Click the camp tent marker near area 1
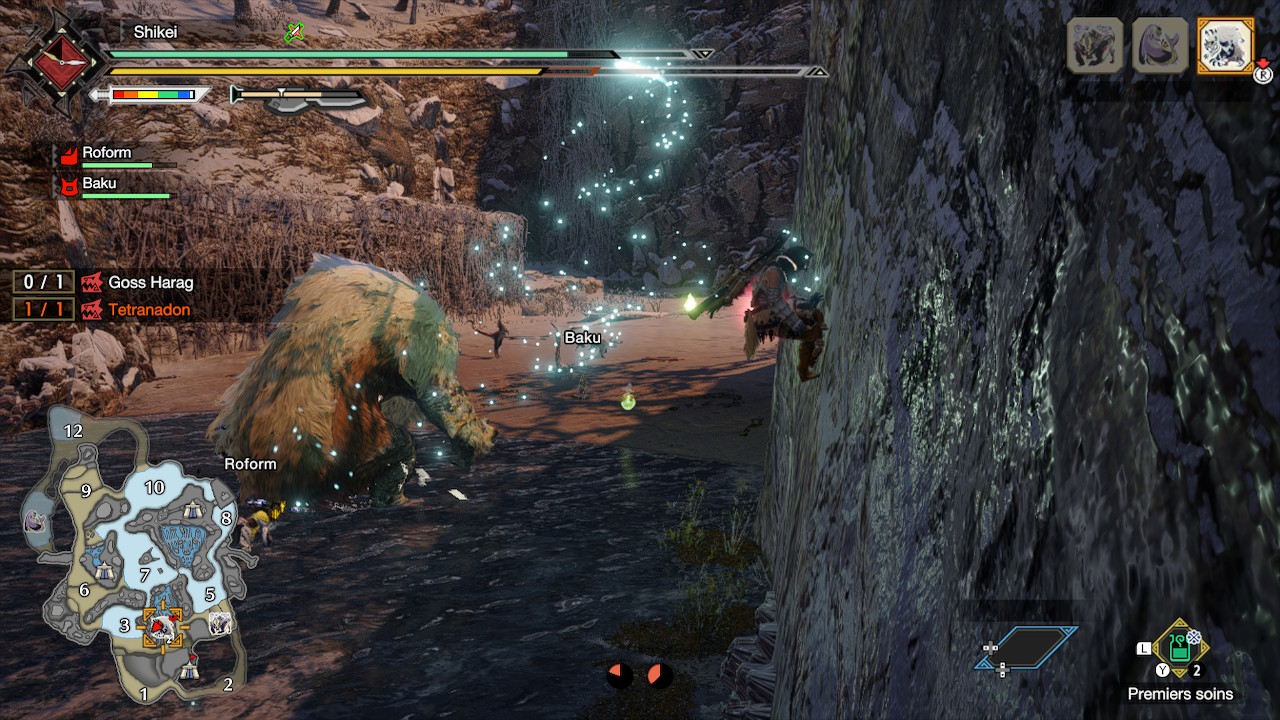The width and height of the screenshot is (1280, 720). [x=190, y=671]
